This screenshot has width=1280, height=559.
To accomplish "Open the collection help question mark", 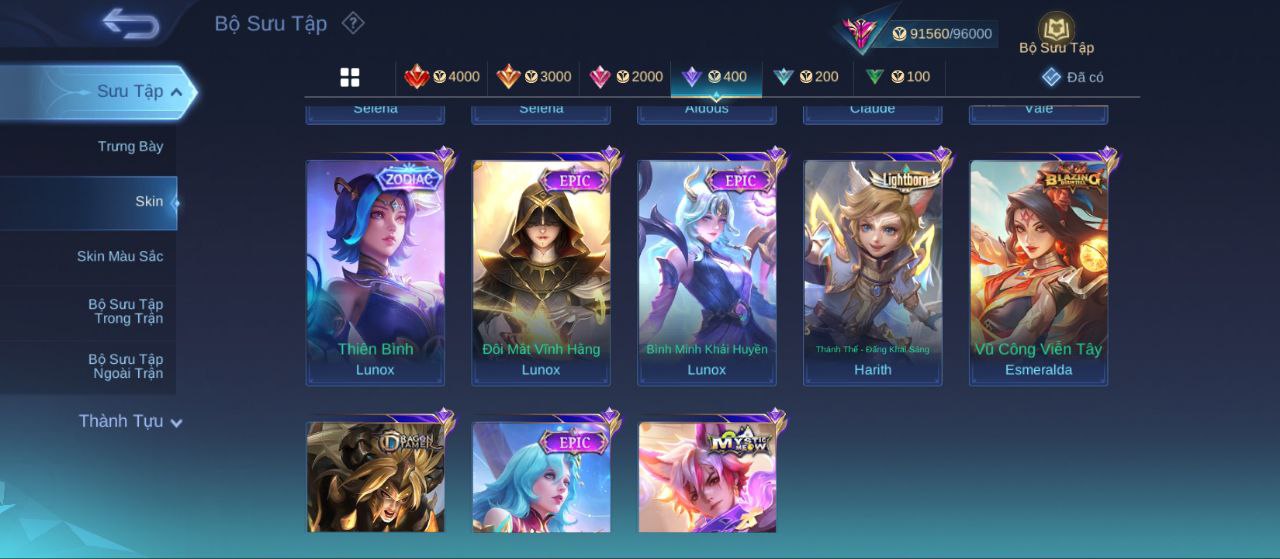I will tap(352, 22).
